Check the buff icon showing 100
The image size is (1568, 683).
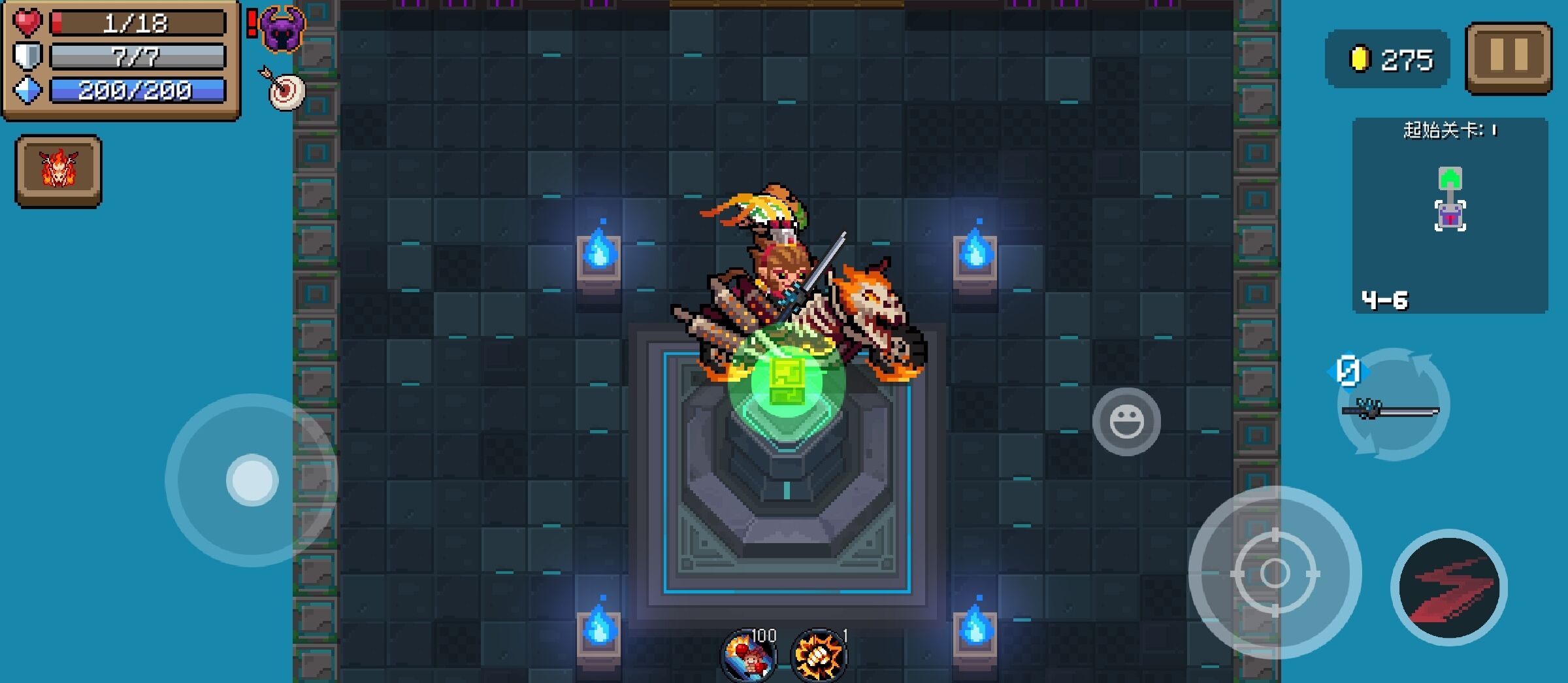(x=749, y=655)
